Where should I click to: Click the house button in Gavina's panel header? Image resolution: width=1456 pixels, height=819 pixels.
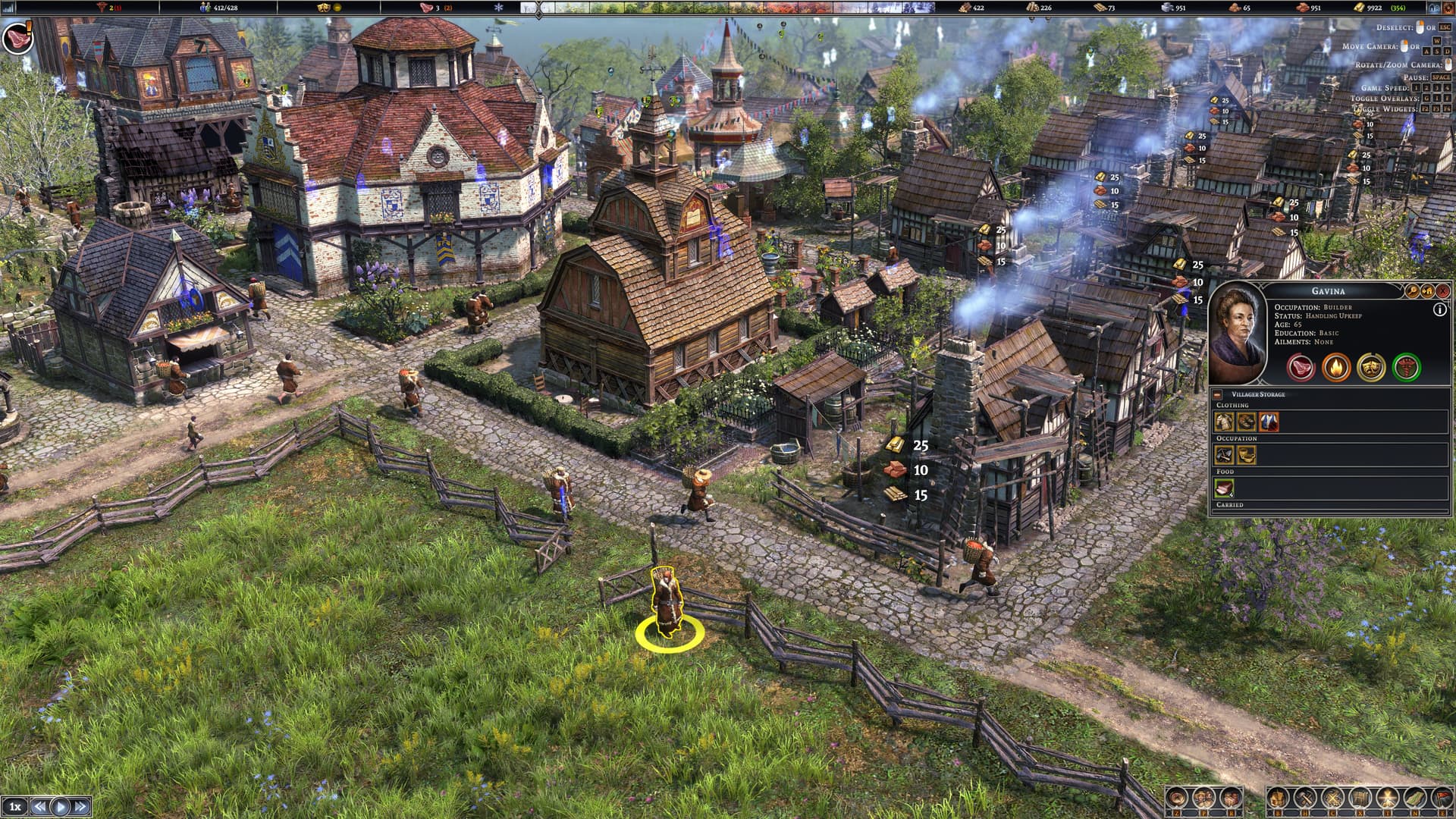coord(1427,290)
